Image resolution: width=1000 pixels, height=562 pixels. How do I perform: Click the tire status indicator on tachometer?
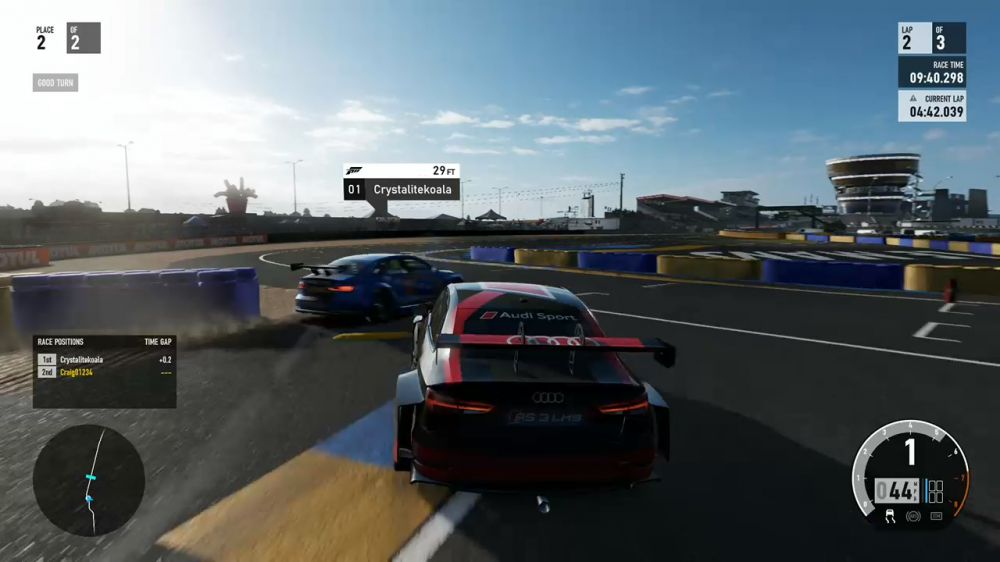935,492
